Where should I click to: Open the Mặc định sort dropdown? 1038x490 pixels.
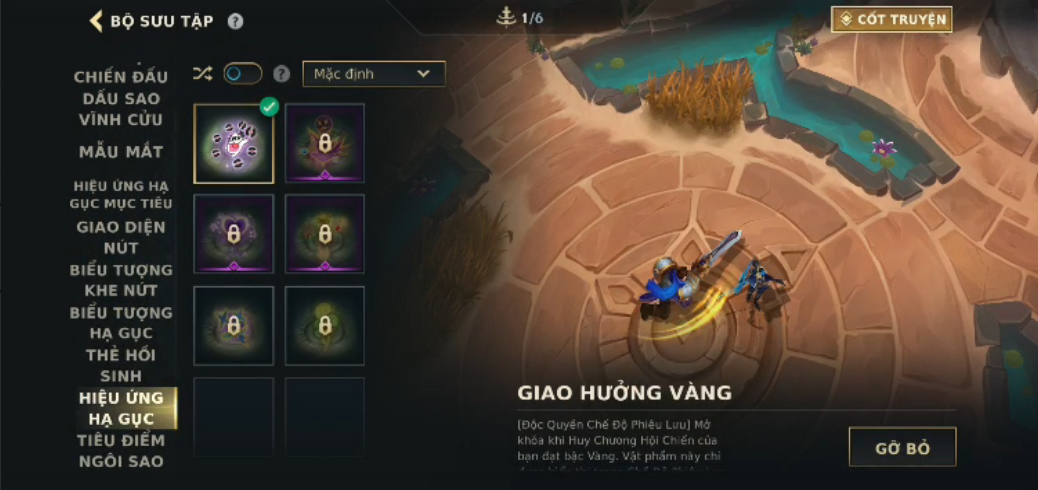pyautogui.click(x=373, y=74)
